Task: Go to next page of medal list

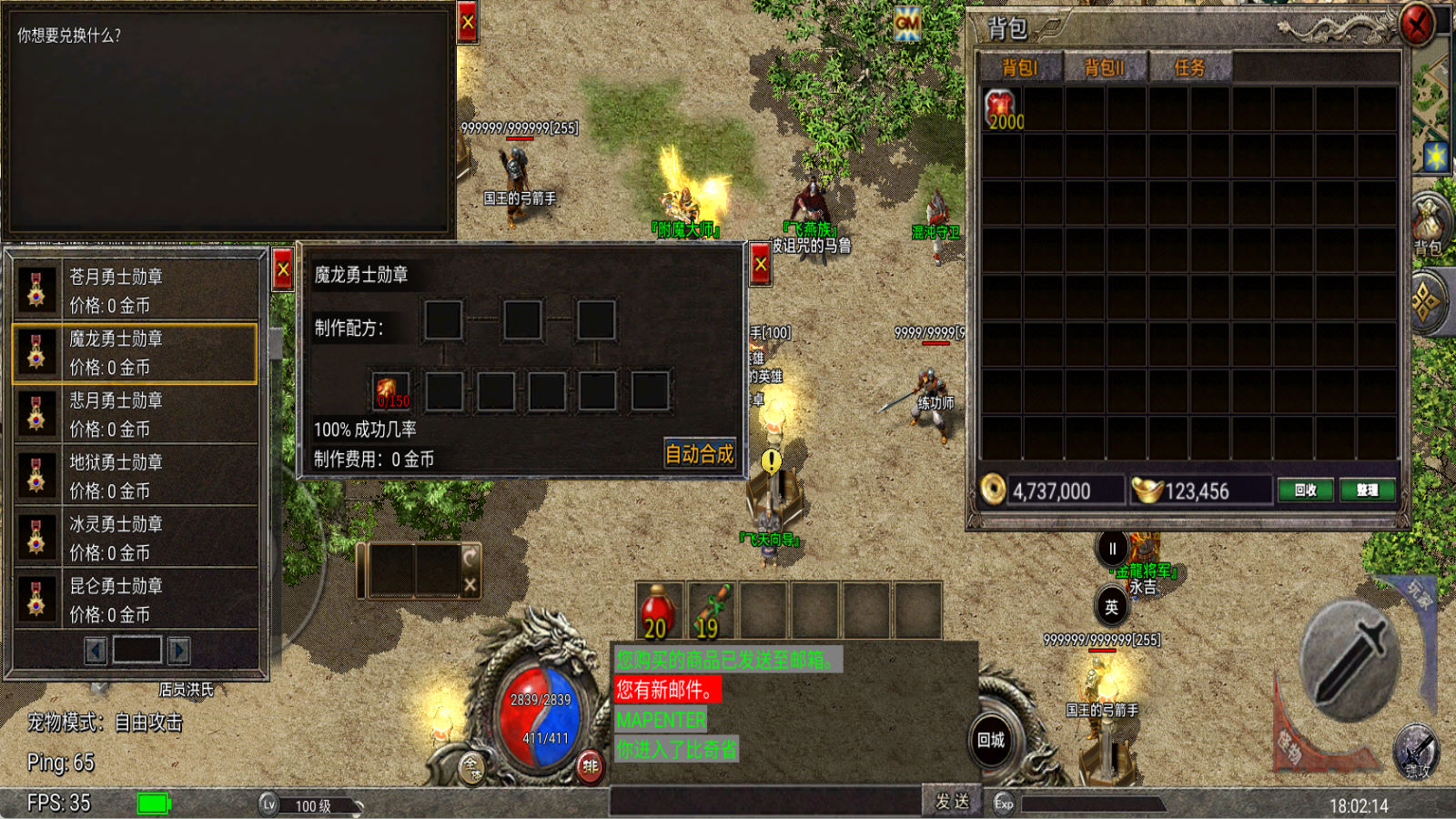Action: 179,650
